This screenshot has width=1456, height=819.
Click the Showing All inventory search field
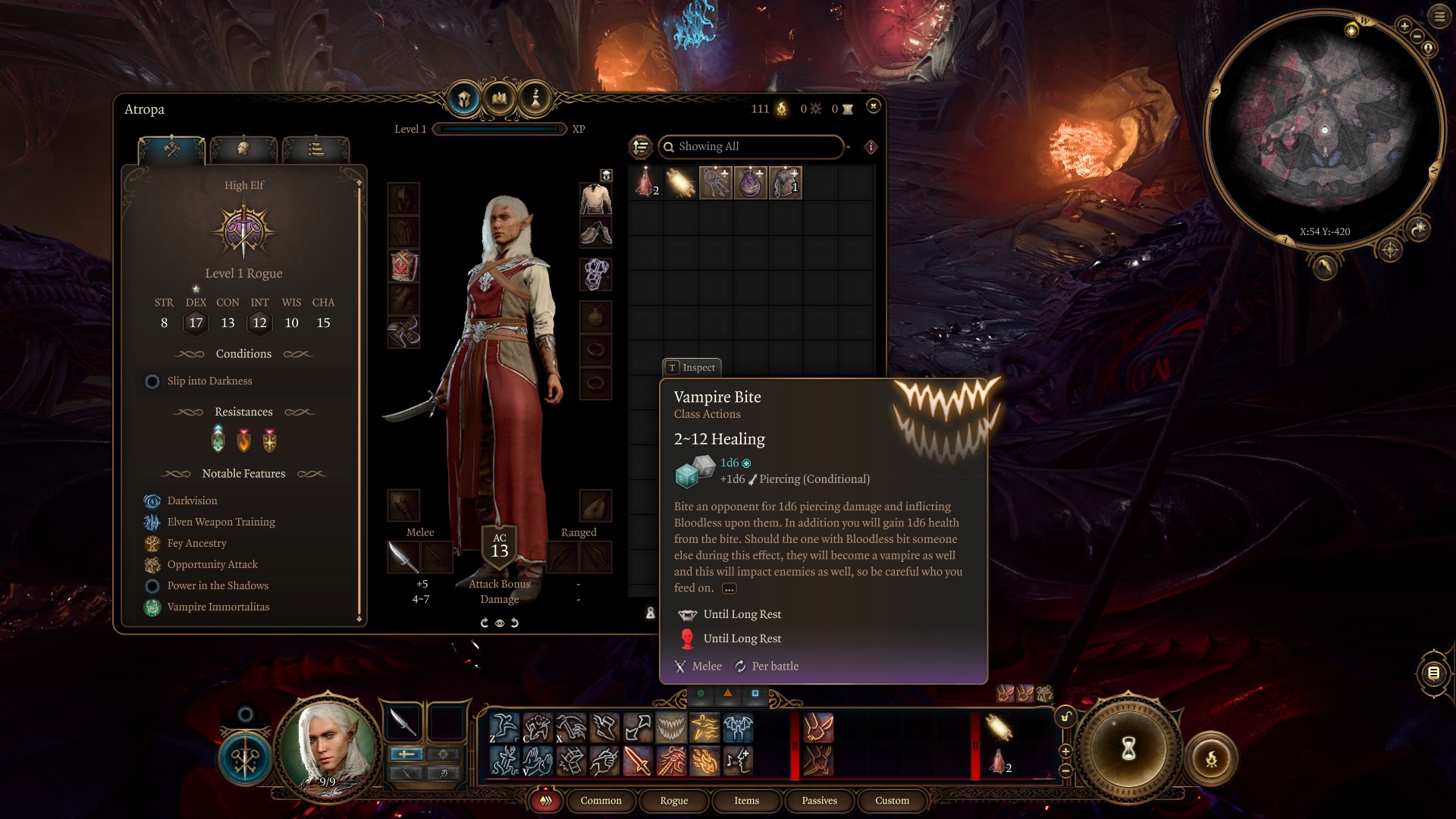click(751, 146)
